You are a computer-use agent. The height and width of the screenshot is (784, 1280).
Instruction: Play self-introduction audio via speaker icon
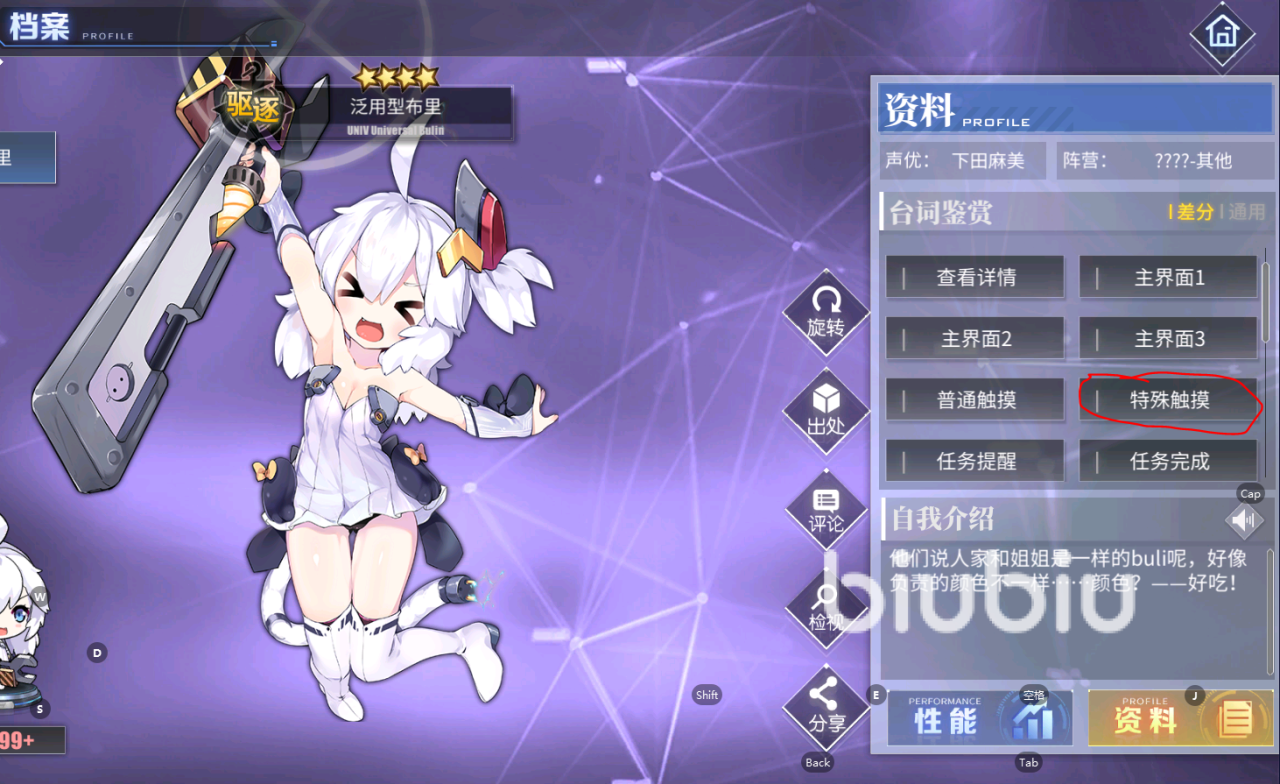coord(1245,520)
